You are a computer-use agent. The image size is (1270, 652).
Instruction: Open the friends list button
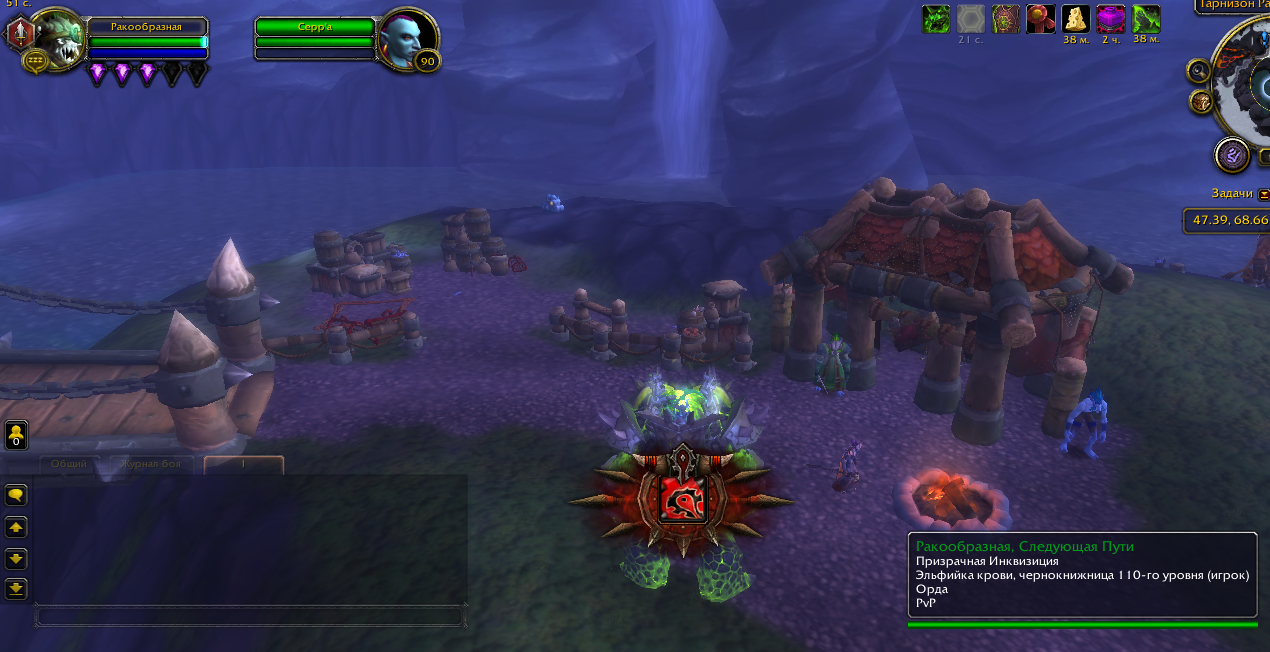[x=16, y=435]
